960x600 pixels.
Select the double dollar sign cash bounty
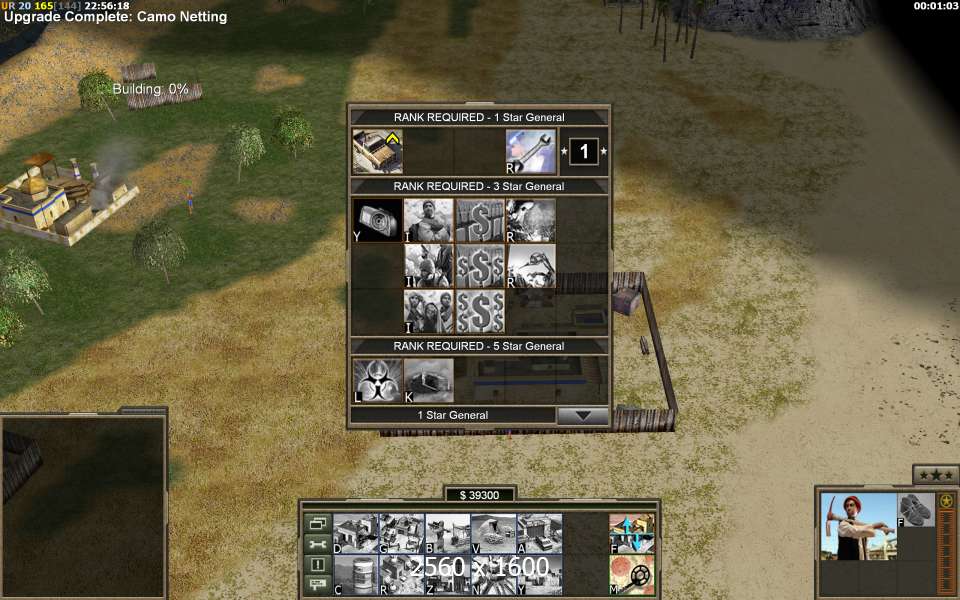pos(480,266)
